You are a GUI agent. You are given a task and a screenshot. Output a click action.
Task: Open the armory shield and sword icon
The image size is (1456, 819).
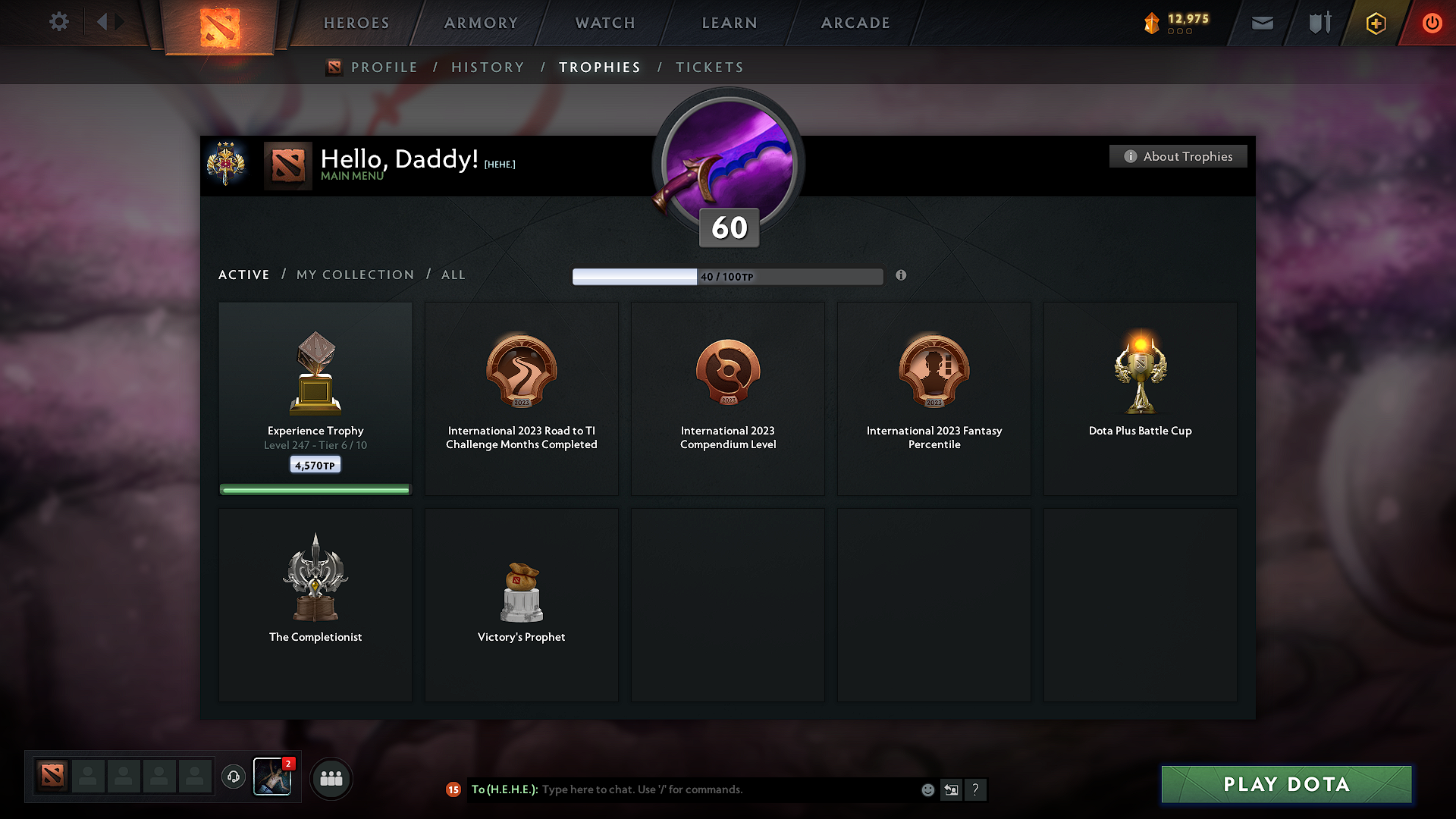[1318, 23]
